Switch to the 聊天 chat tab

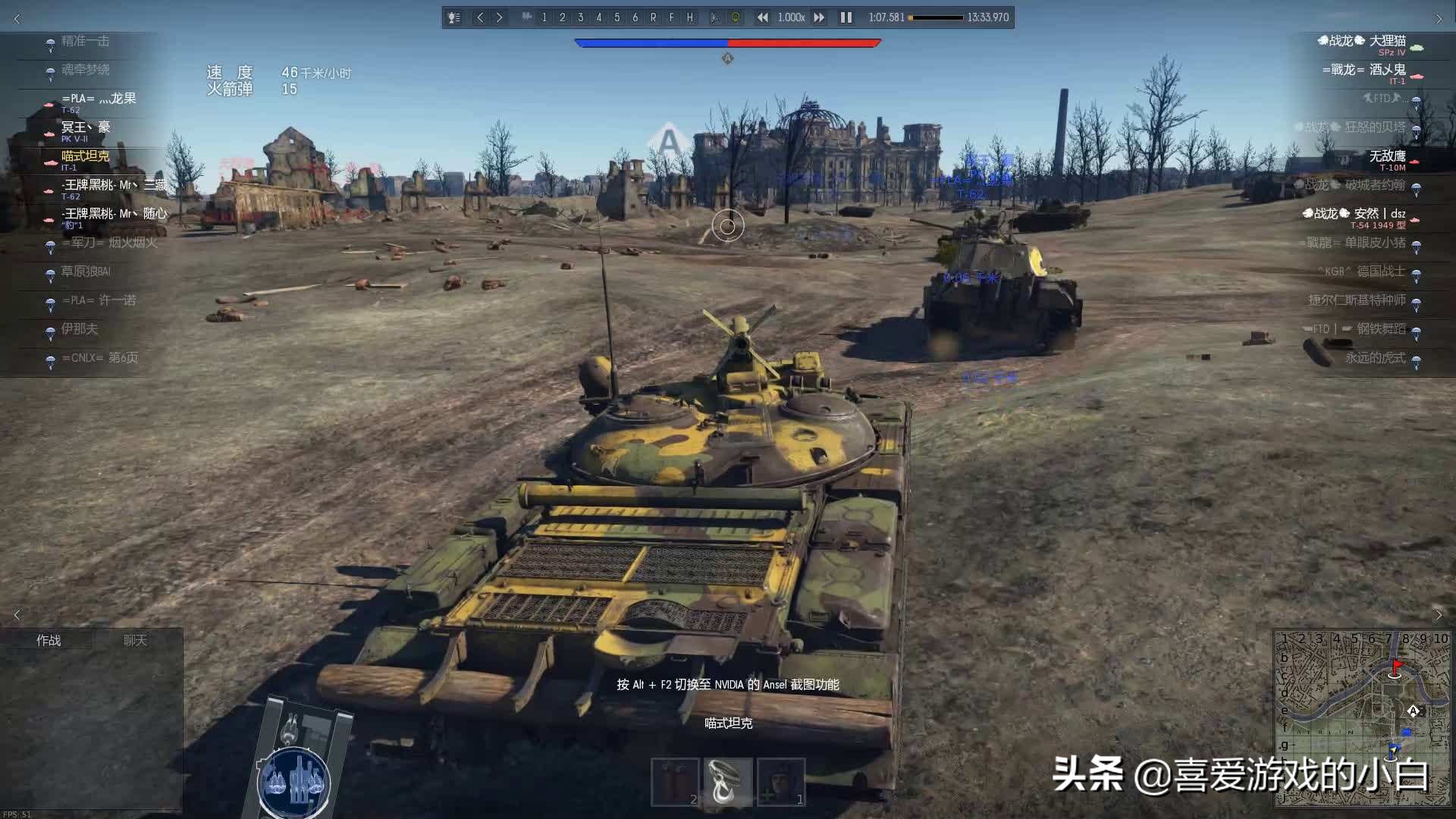click(x=135, y=639)
